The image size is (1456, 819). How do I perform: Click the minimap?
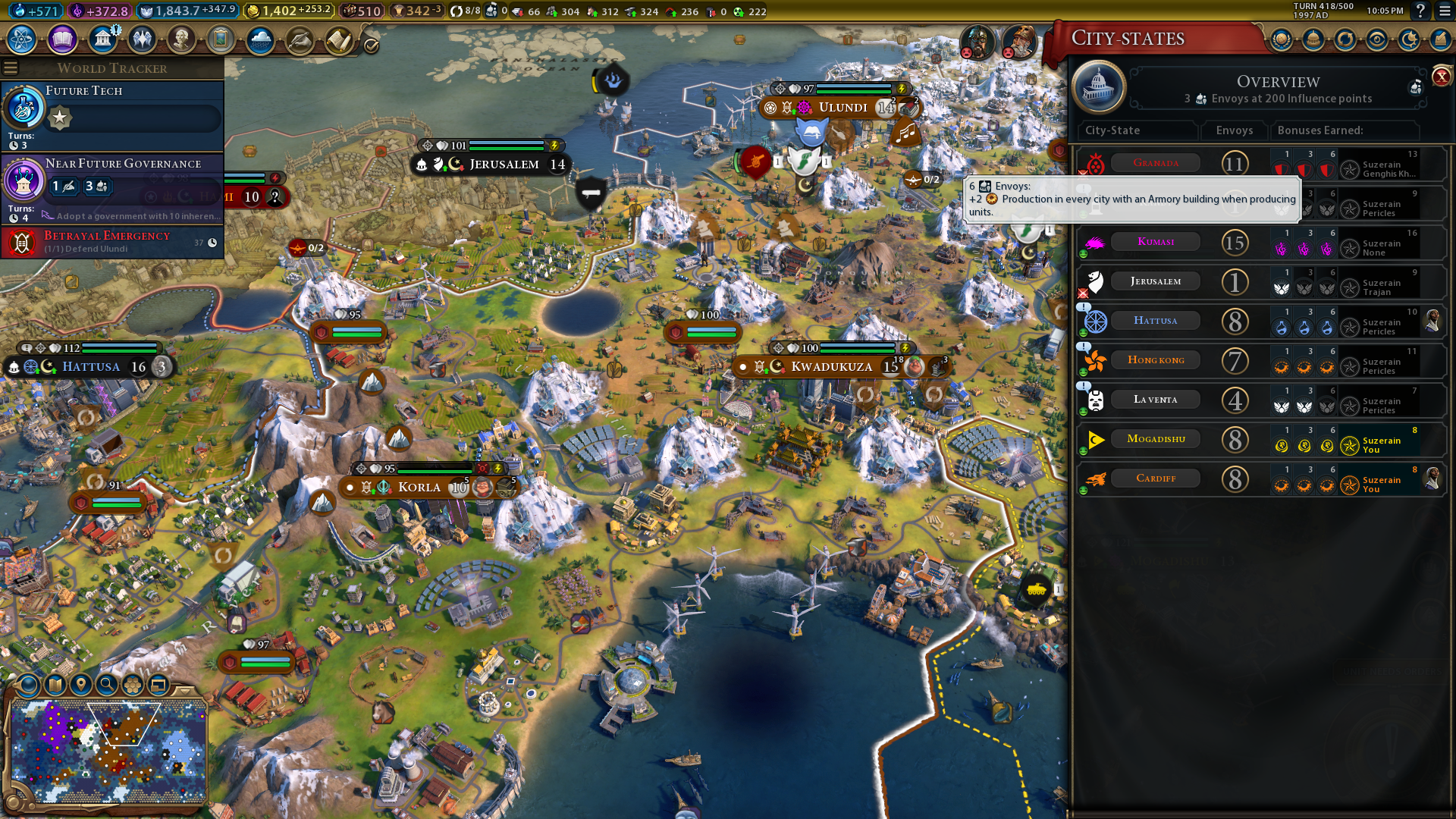[x=108, y=751]
